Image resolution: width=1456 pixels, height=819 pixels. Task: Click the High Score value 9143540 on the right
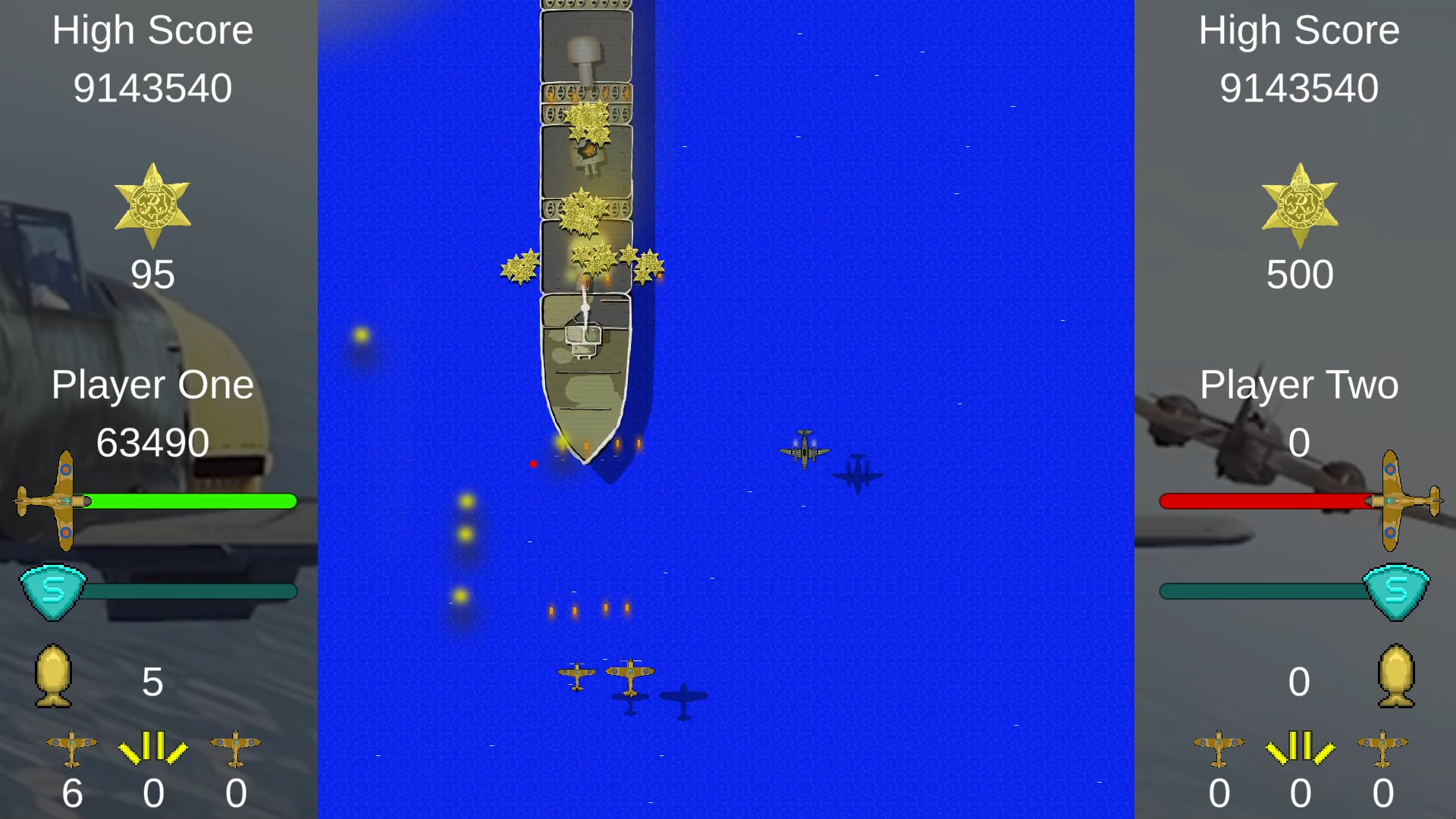[1300, 87]
